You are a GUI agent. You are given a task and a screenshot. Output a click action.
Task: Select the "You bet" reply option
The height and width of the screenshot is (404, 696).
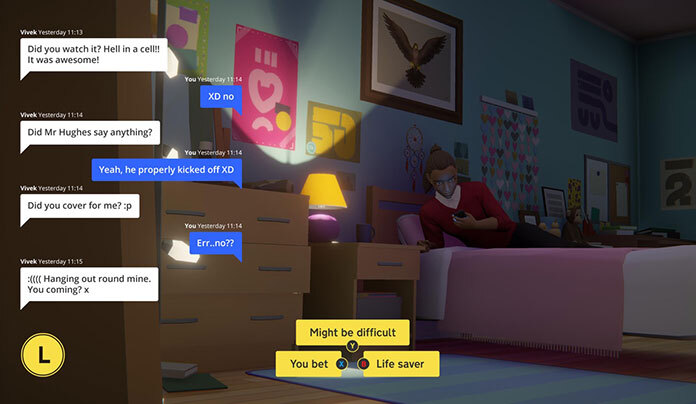309,364
